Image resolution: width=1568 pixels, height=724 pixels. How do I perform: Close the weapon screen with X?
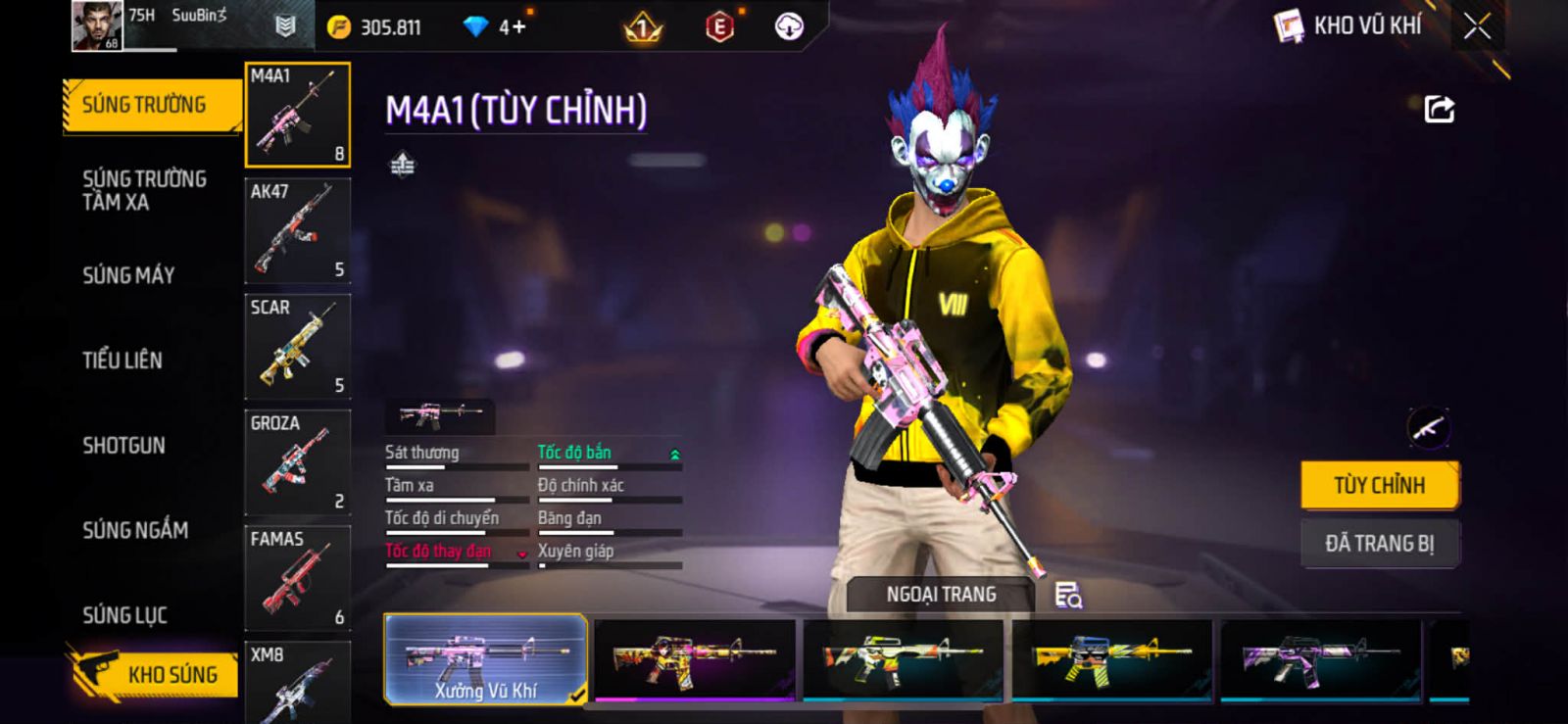(1477, 26)
